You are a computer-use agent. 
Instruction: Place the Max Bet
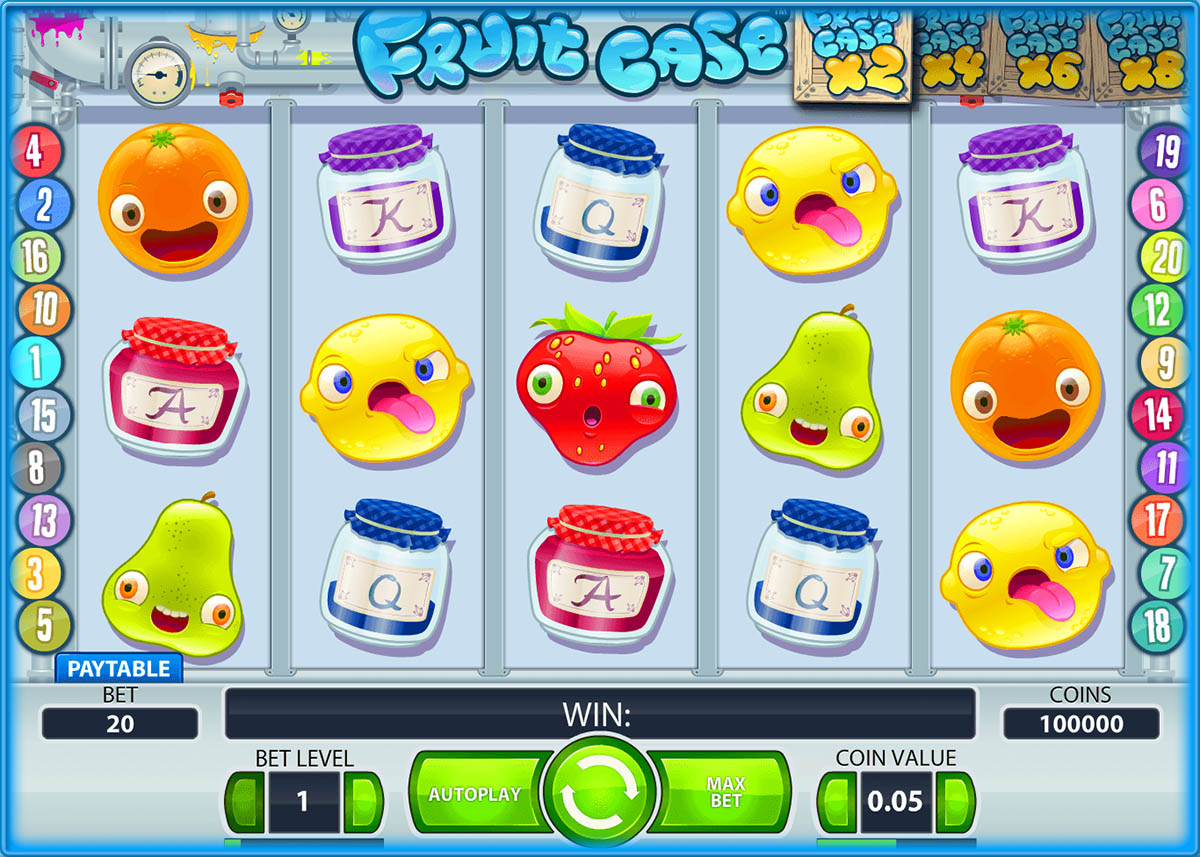tap(725, 795)
